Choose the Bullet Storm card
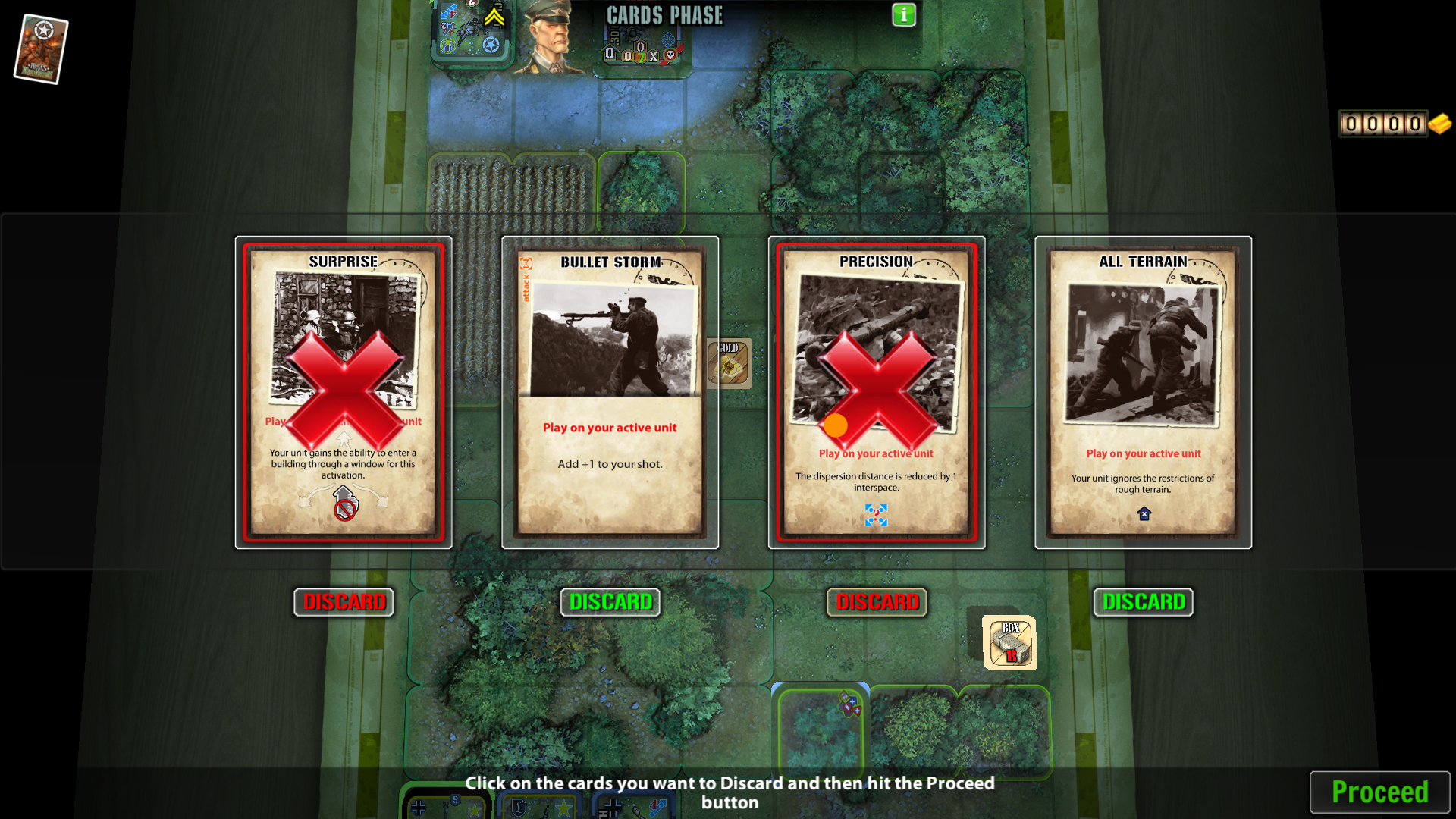 pyautogui.click(x=610, y=392)
